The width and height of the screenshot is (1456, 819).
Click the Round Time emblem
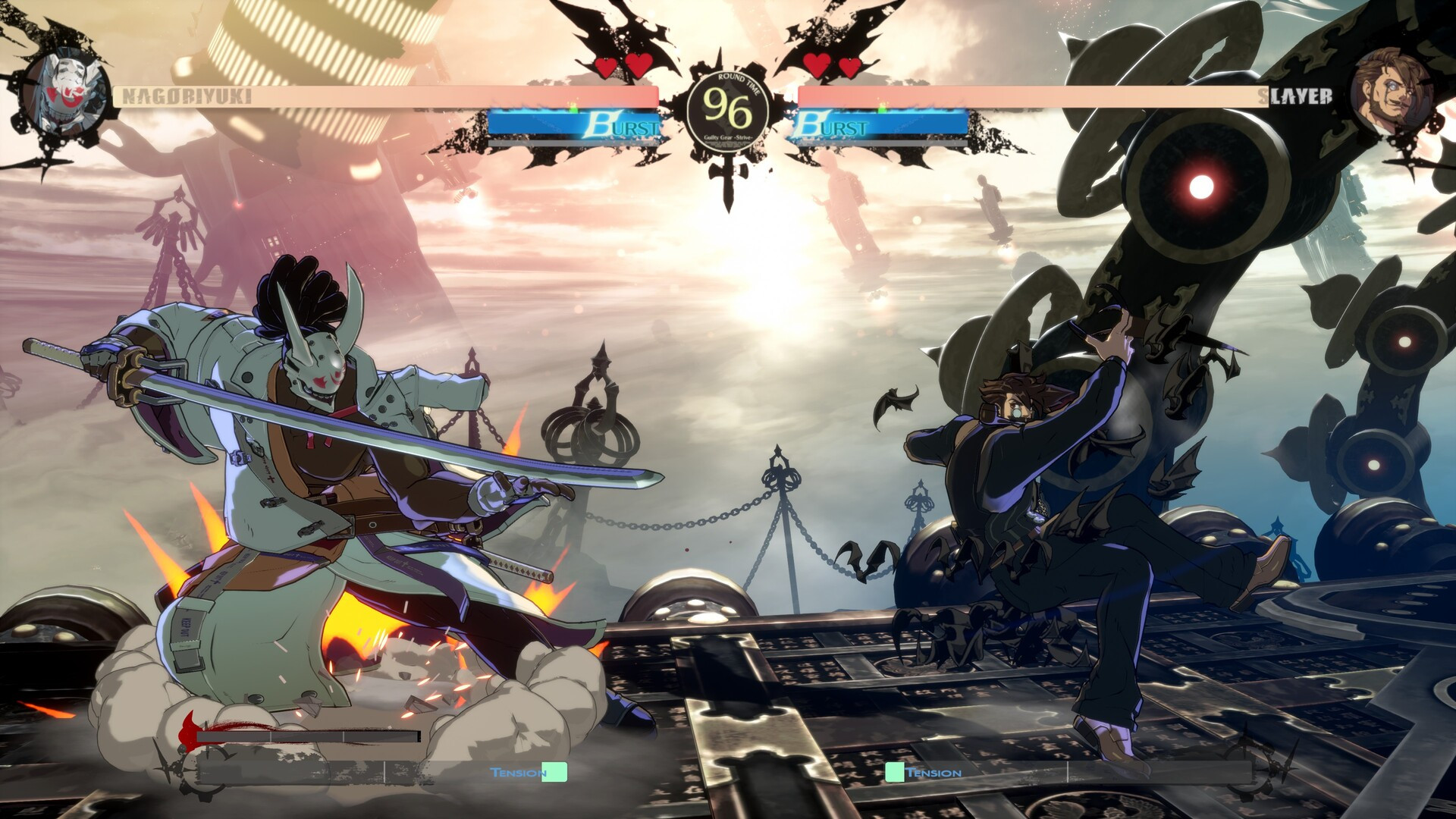(x=730, y=106)
